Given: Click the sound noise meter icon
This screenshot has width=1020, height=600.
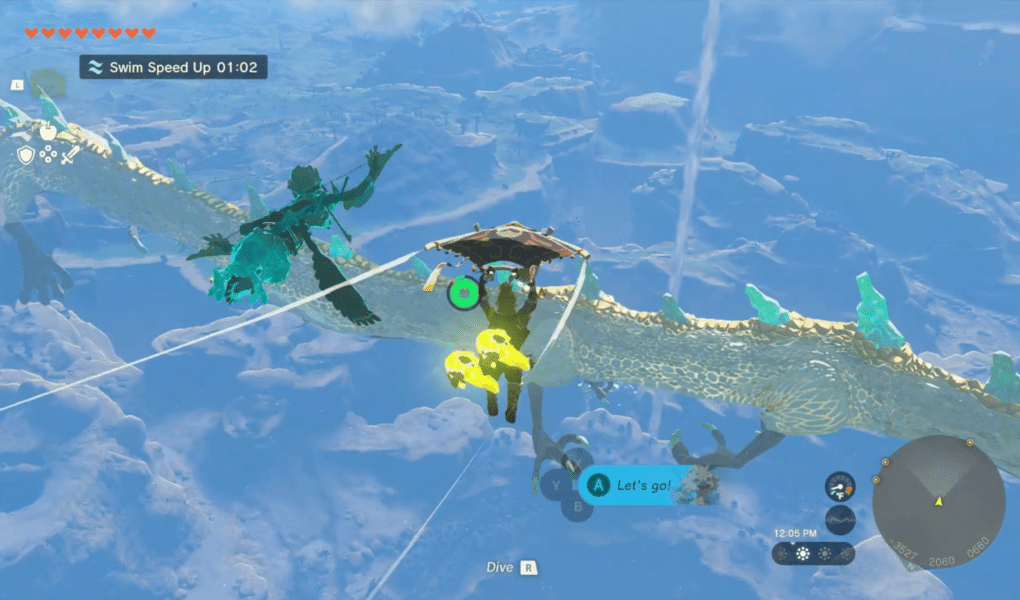Looking at the screenshot, I should point(840,520).
